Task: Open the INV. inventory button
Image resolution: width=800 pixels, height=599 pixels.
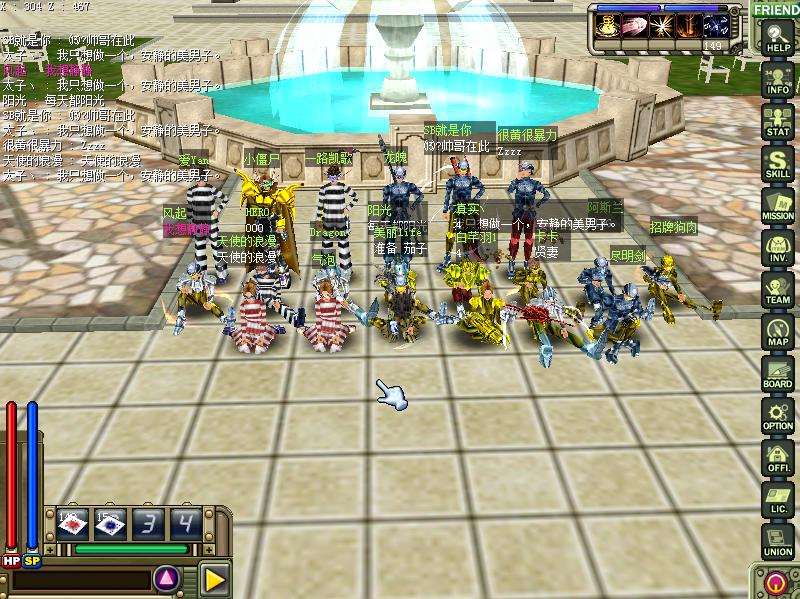Action: [x=777, y=248]
